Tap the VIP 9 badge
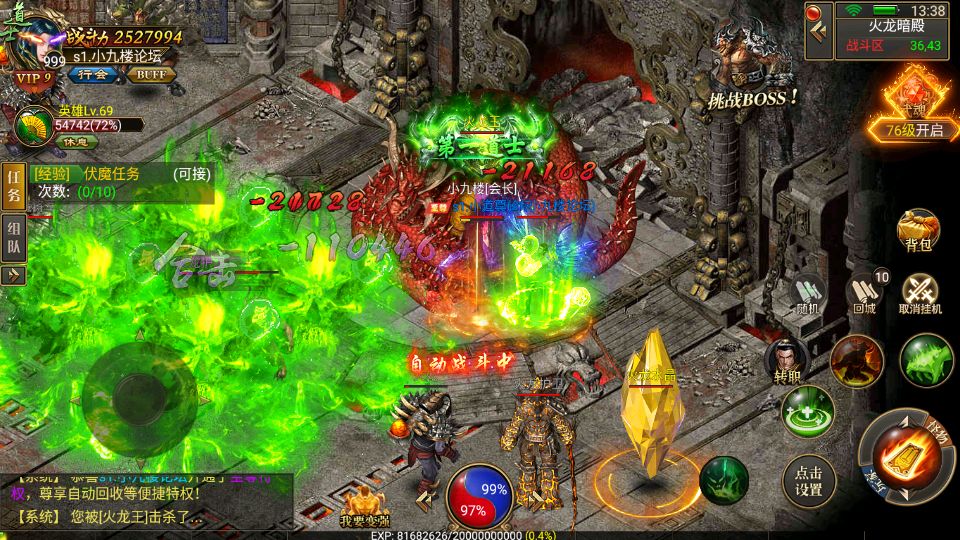This screenshot has width=960, height=540. tap(32, 78)
